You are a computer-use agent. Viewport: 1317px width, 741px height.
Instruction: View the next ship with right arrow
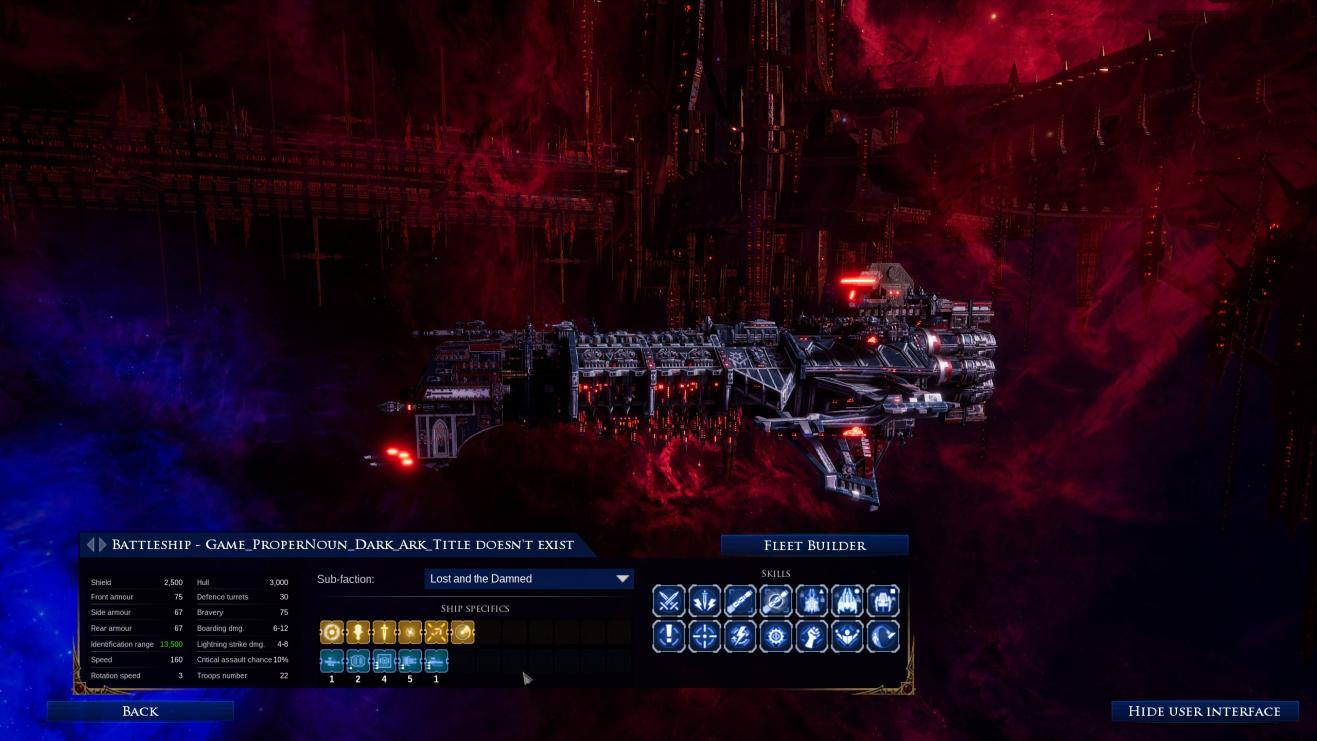[x=101, y=545]
